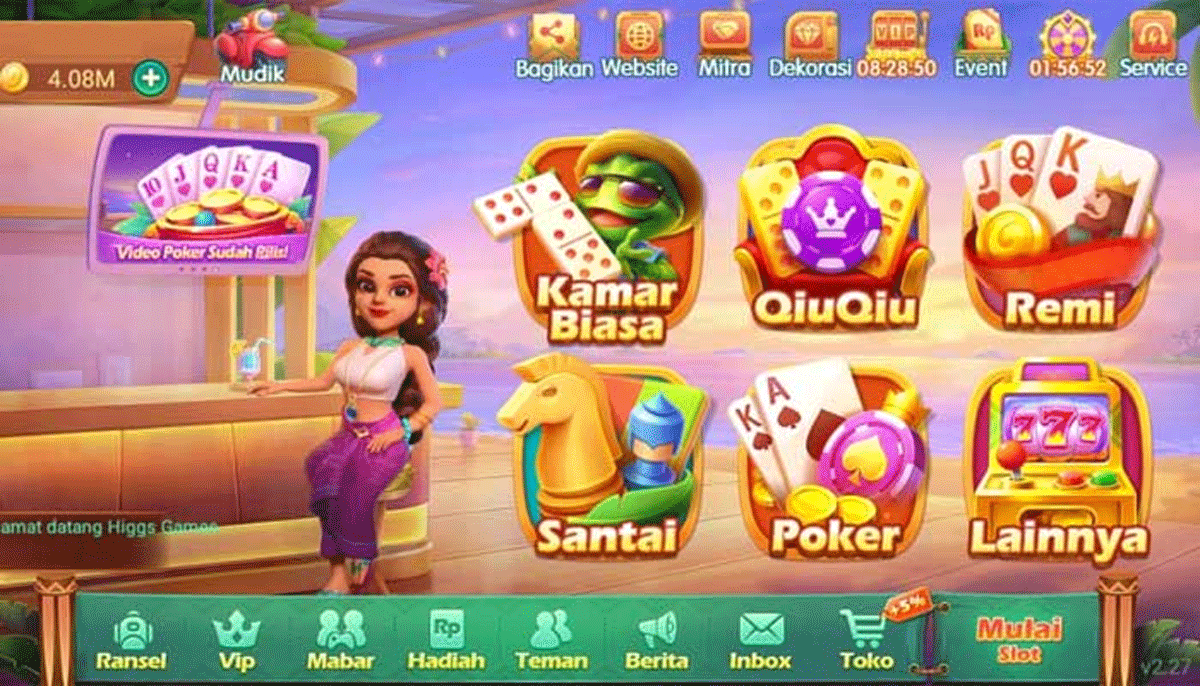Open the Ransel backpack
Viewport: 1200px width, 686px height.
coord(131,640)
